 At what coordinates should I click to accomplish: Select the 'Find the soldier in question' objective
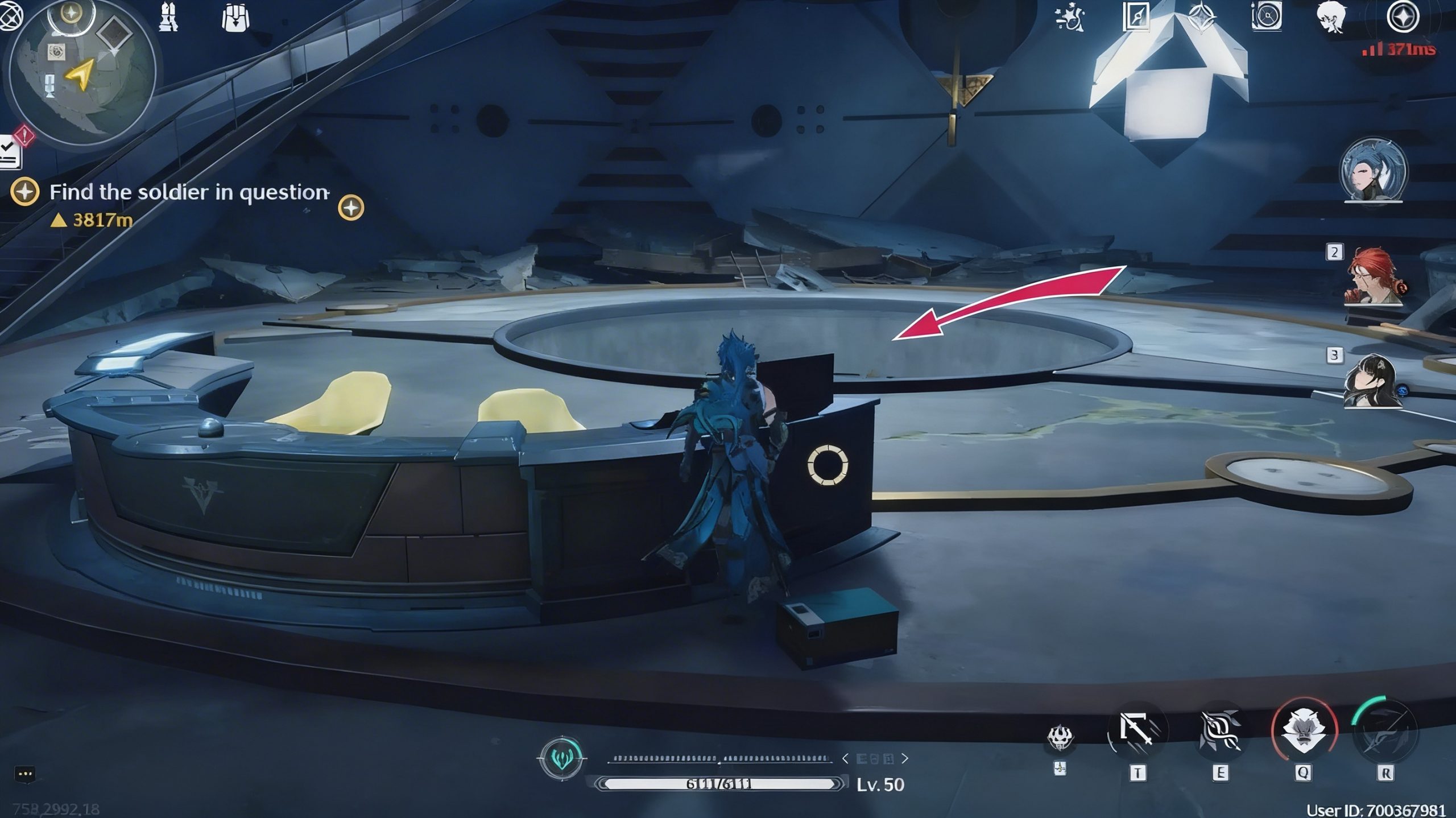pos(189,192)
